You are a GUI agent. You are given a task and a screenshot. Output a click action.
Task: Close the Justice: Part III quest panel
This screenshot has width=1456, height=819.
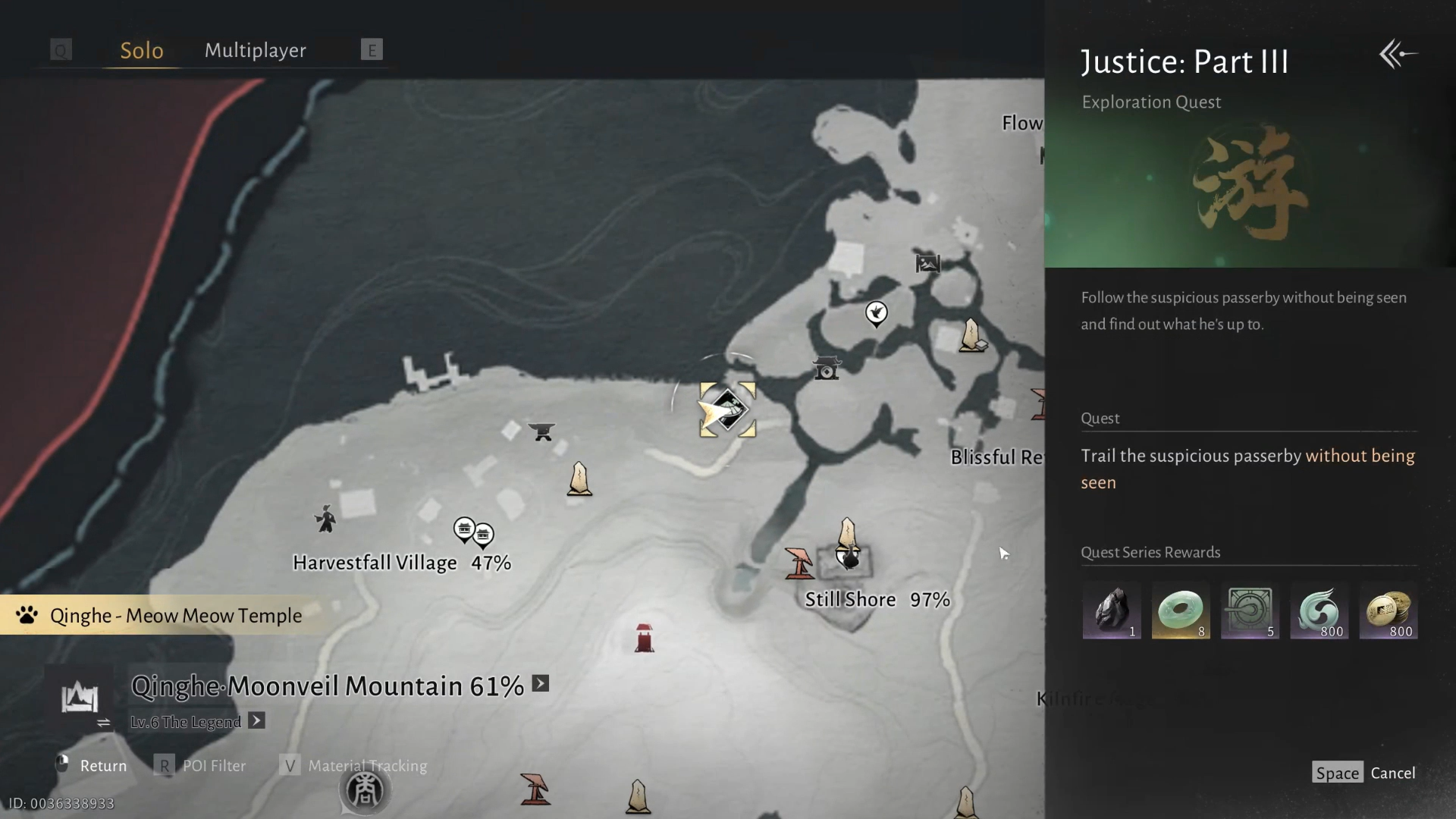pyautogui.click(x=1398, y=55)
